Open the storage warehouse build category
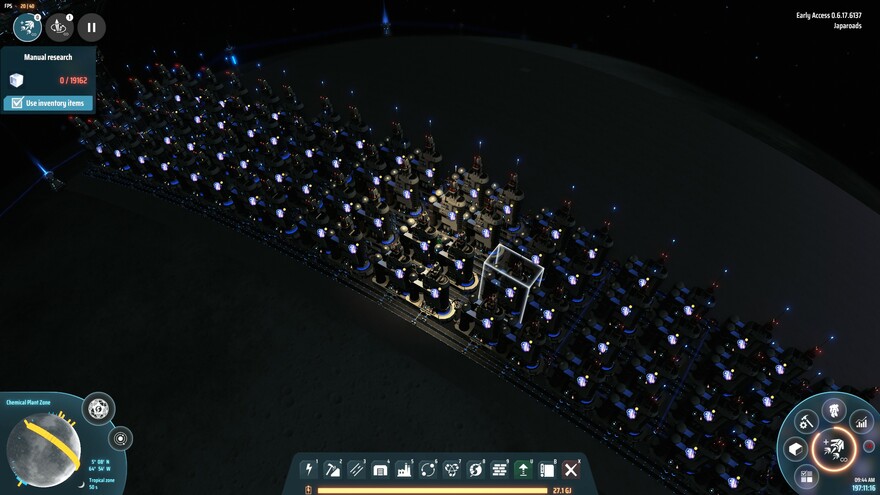The image size is (880, 495). (x=380, y=469)
